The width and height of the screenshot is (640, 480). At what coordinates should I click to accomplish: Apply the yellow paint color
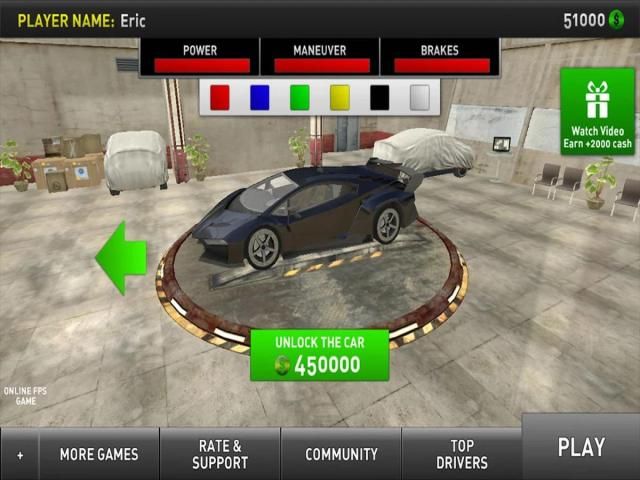coord(340,97)
